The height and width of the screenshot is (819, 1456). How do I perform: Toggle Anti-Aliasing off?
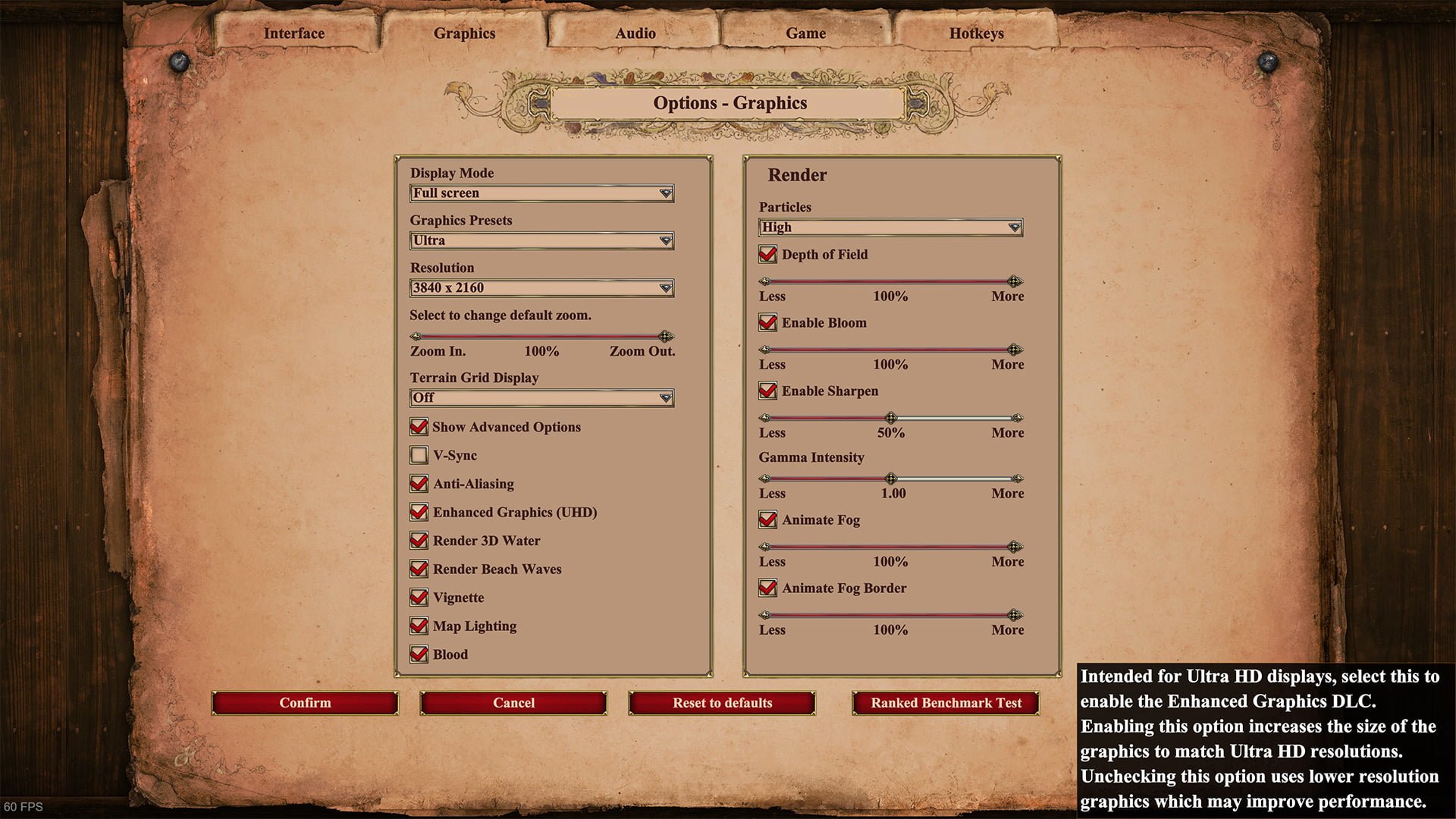click(x=419, y=484)
